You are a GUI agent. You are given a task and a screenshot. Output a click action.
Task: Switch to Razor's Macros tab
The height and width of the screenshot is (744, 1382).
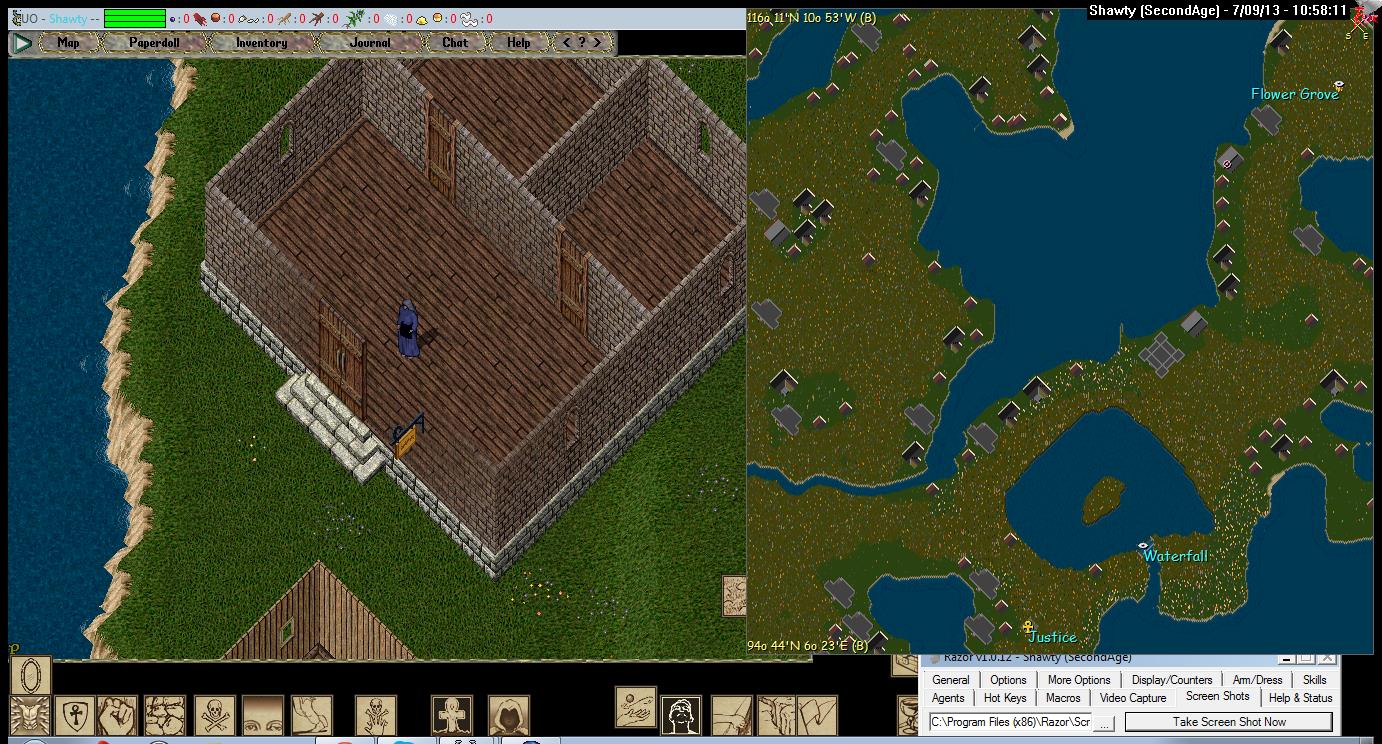[1062, 698]
